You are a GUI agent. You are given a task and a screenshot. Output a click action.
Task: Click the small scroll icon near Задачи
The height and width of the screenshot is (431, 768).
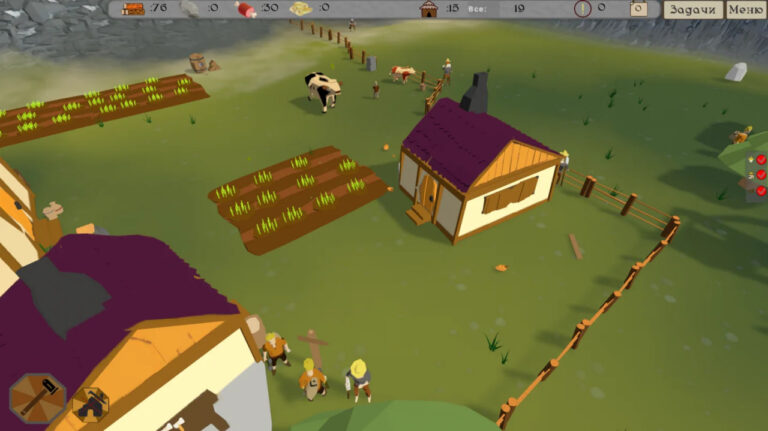[638, 9]
